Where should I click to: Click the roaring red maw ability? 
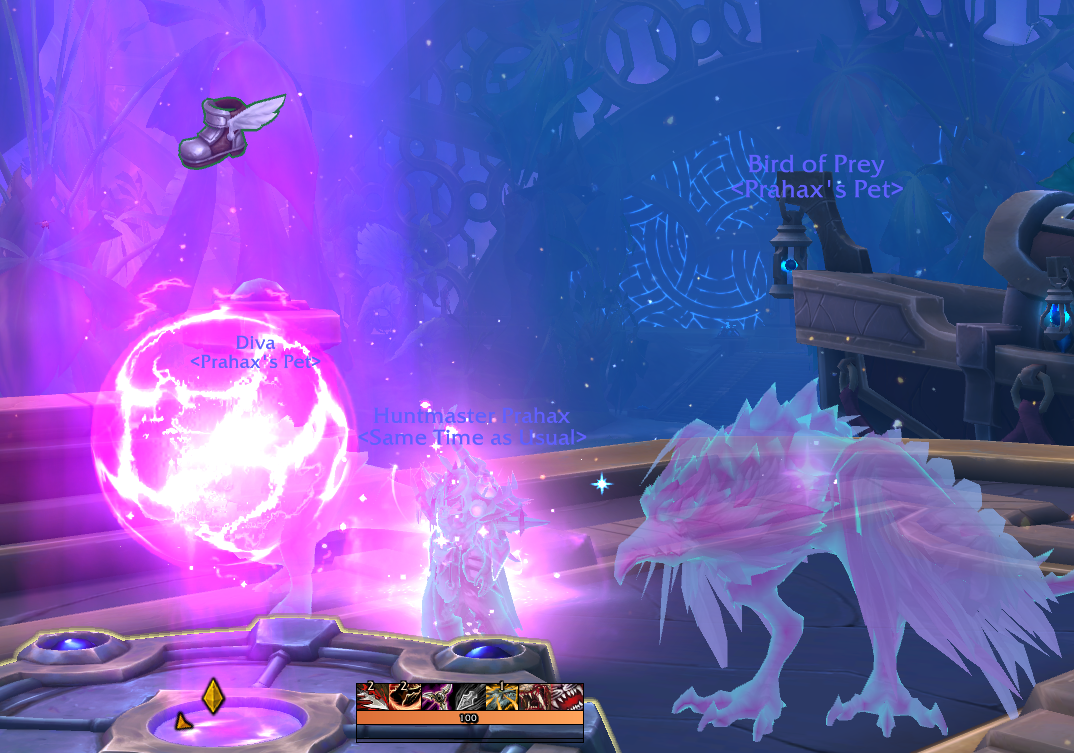tap(533, 697)
